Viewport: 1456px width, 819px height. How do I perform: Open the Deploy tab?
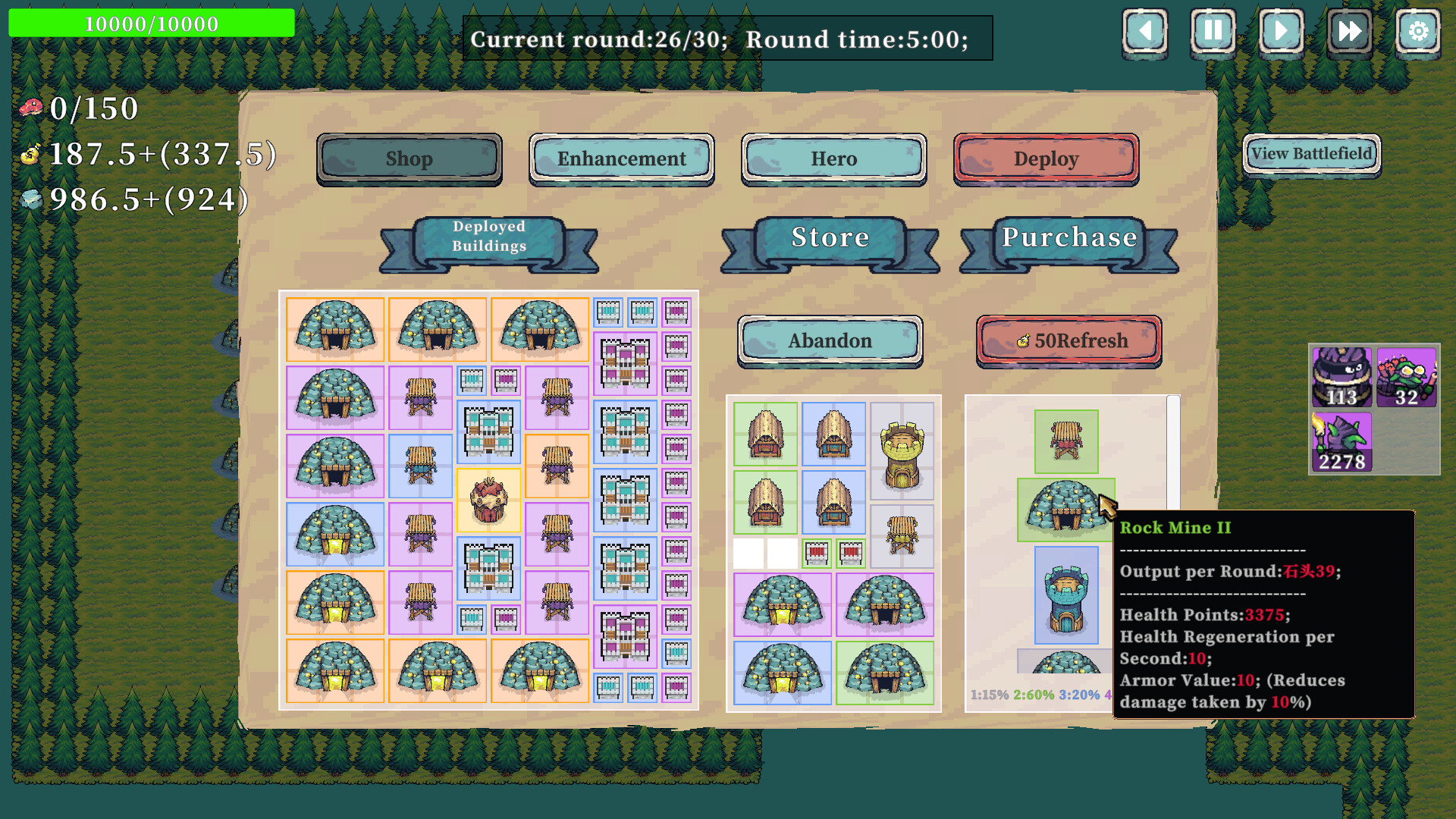pyautogui.click(x=1046, y=158)
